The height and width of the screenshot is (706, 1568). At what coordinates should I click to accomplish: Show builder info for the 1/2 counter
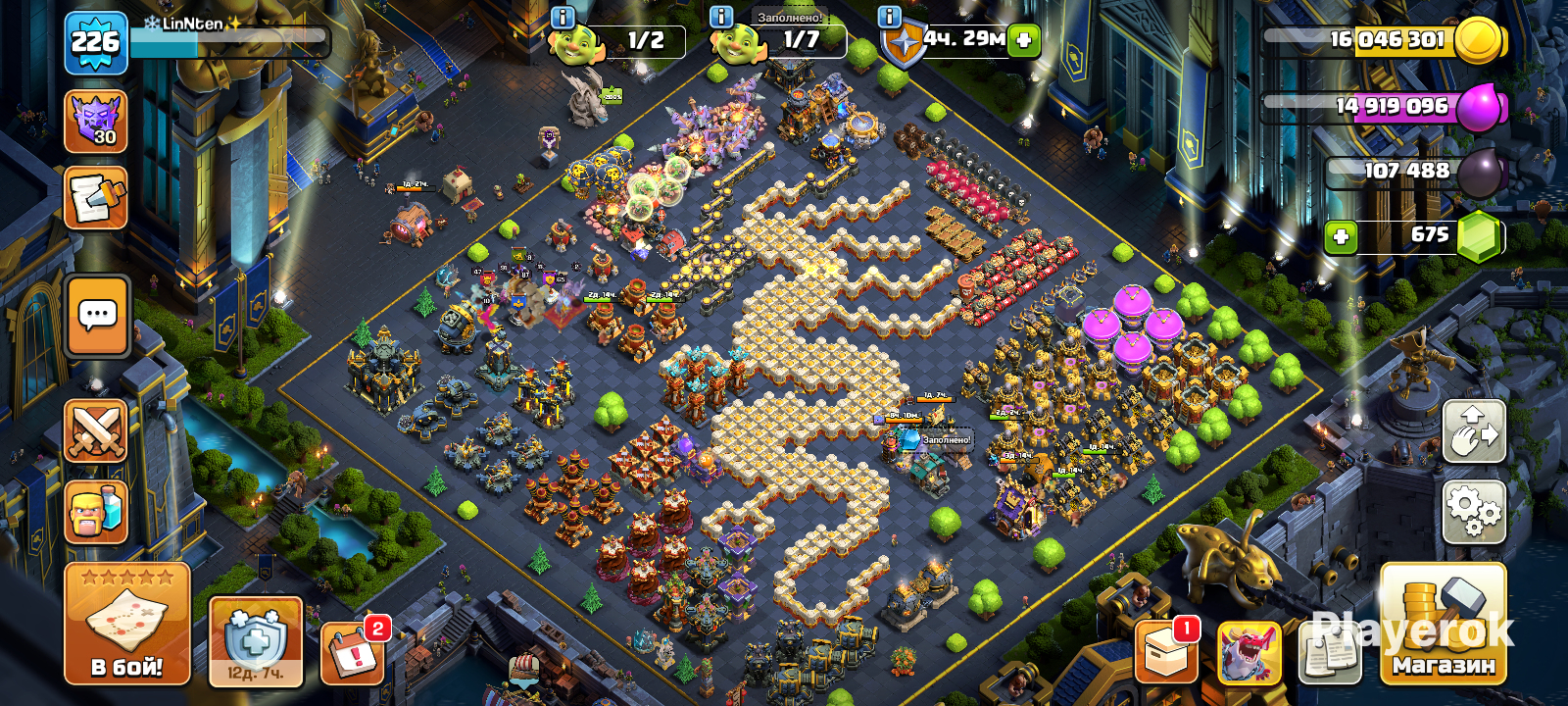[563, 17]
